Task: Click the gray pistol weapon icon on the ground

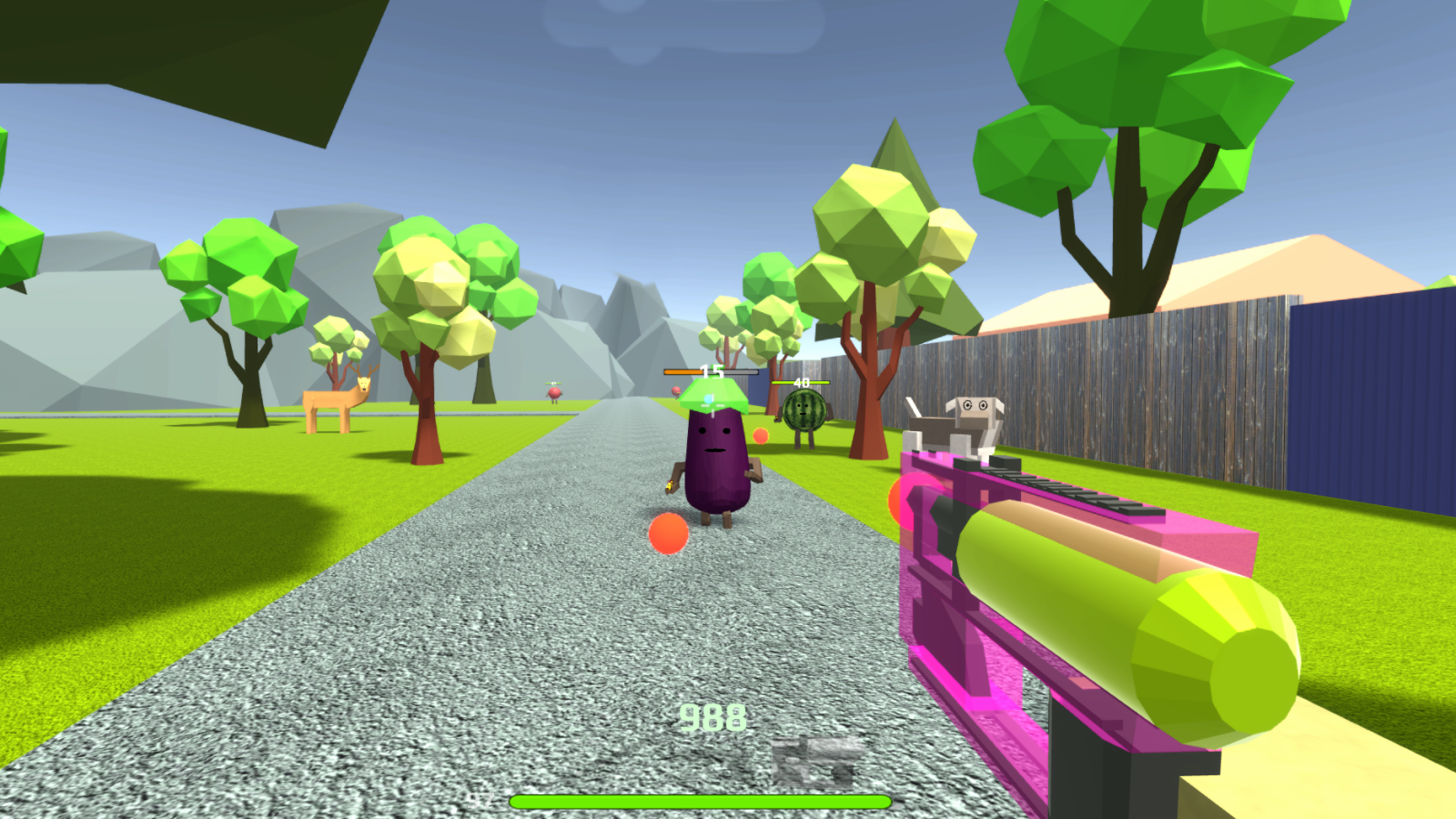Action: [x=813, y=757]
